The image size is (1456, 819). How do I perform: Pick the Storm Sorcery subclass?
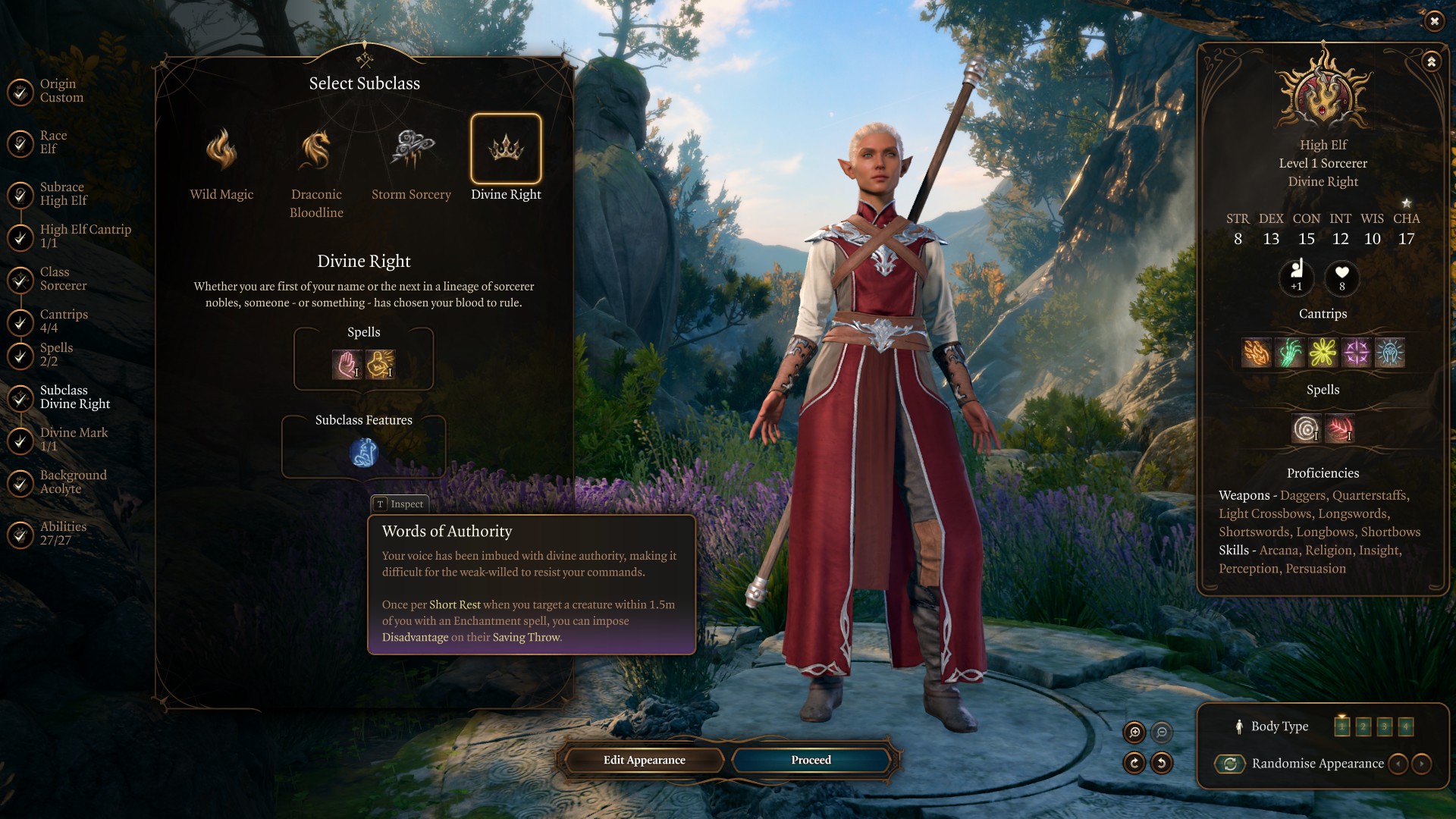point(411,150)
